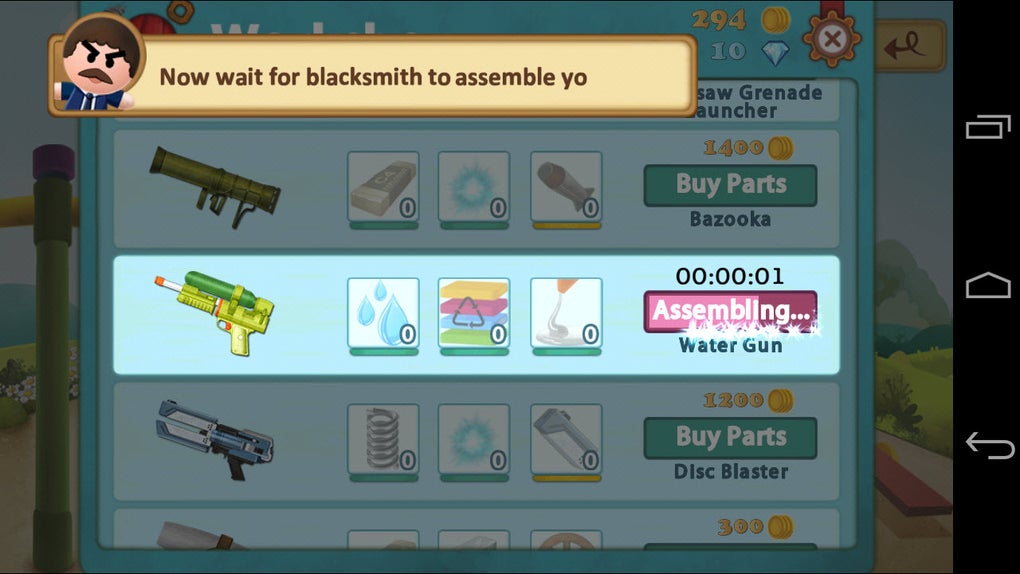Select the Bazooka weapon image

coord(215,184)
